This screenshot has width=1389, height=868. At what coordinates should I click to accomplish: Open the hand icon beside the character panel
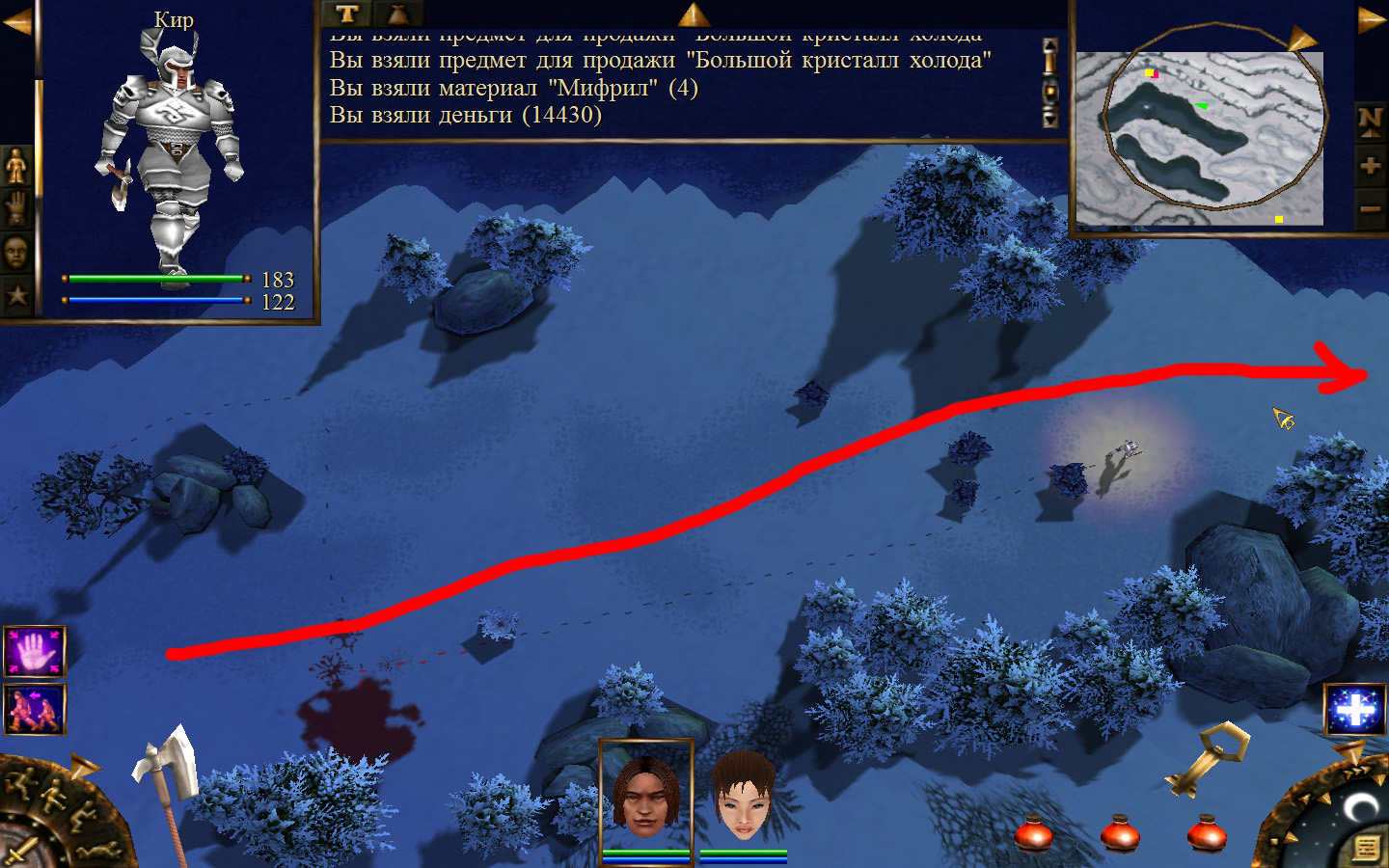pyautogui.click(x=16, y=208)
